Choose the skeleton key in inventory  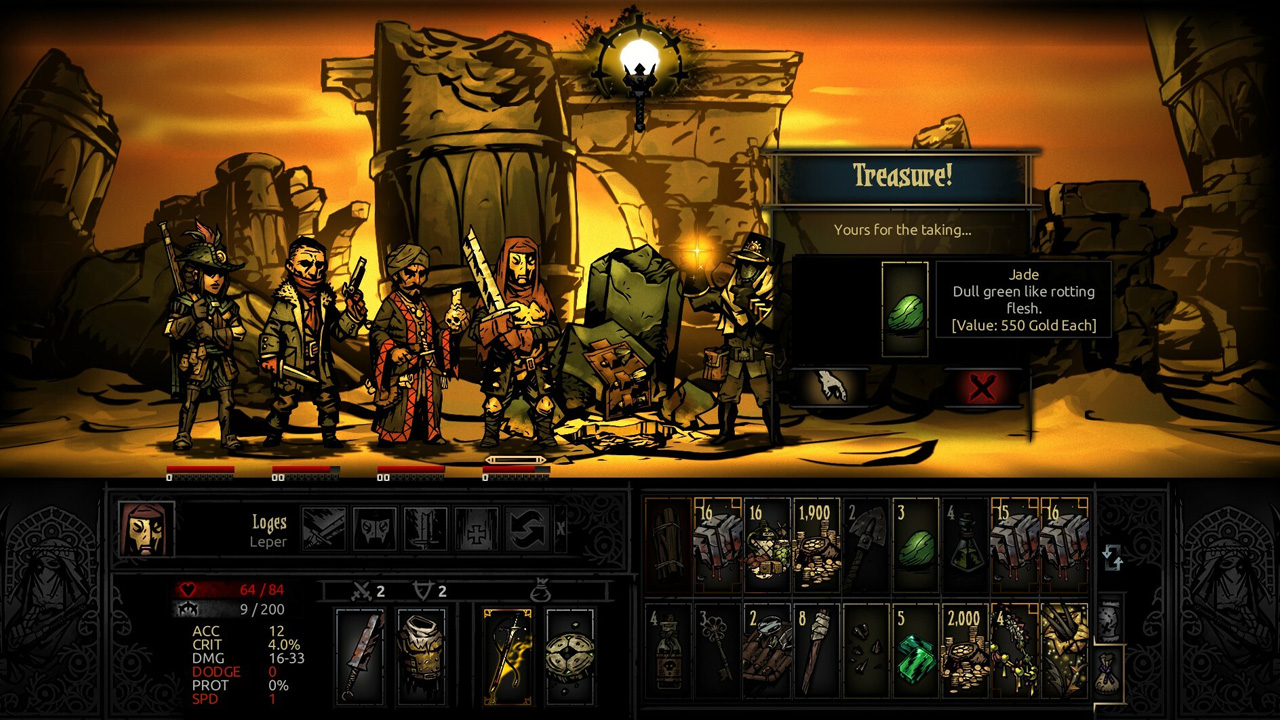(717, 652)
